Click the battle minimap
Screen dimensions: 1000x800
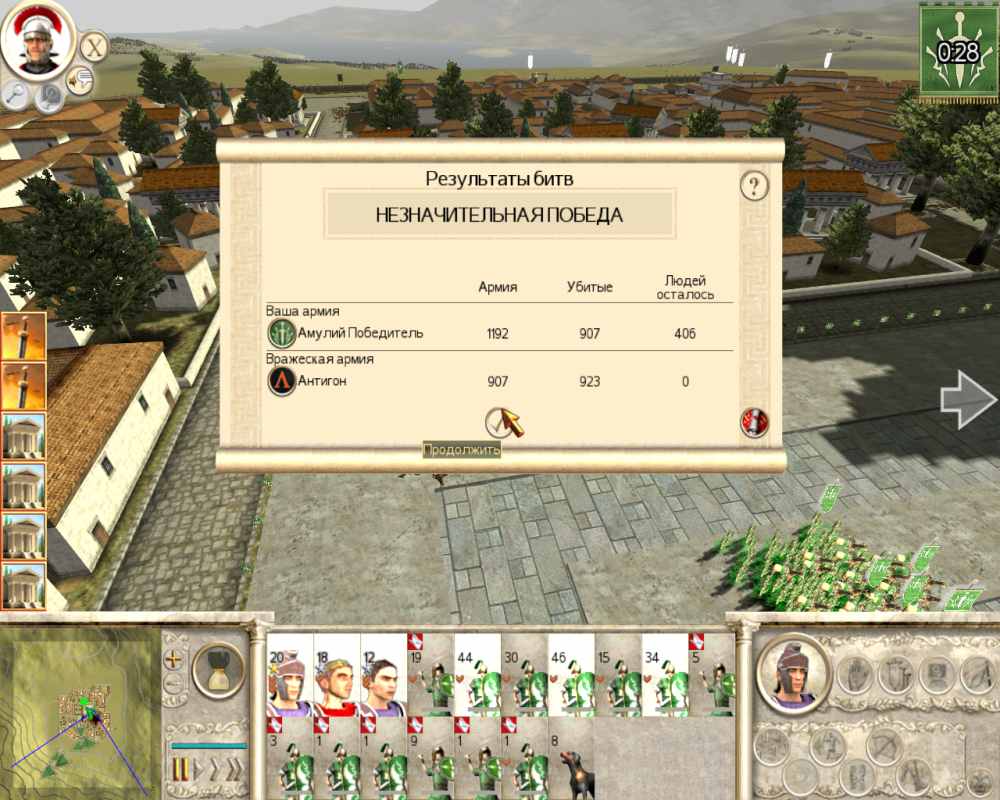point(80,714)
